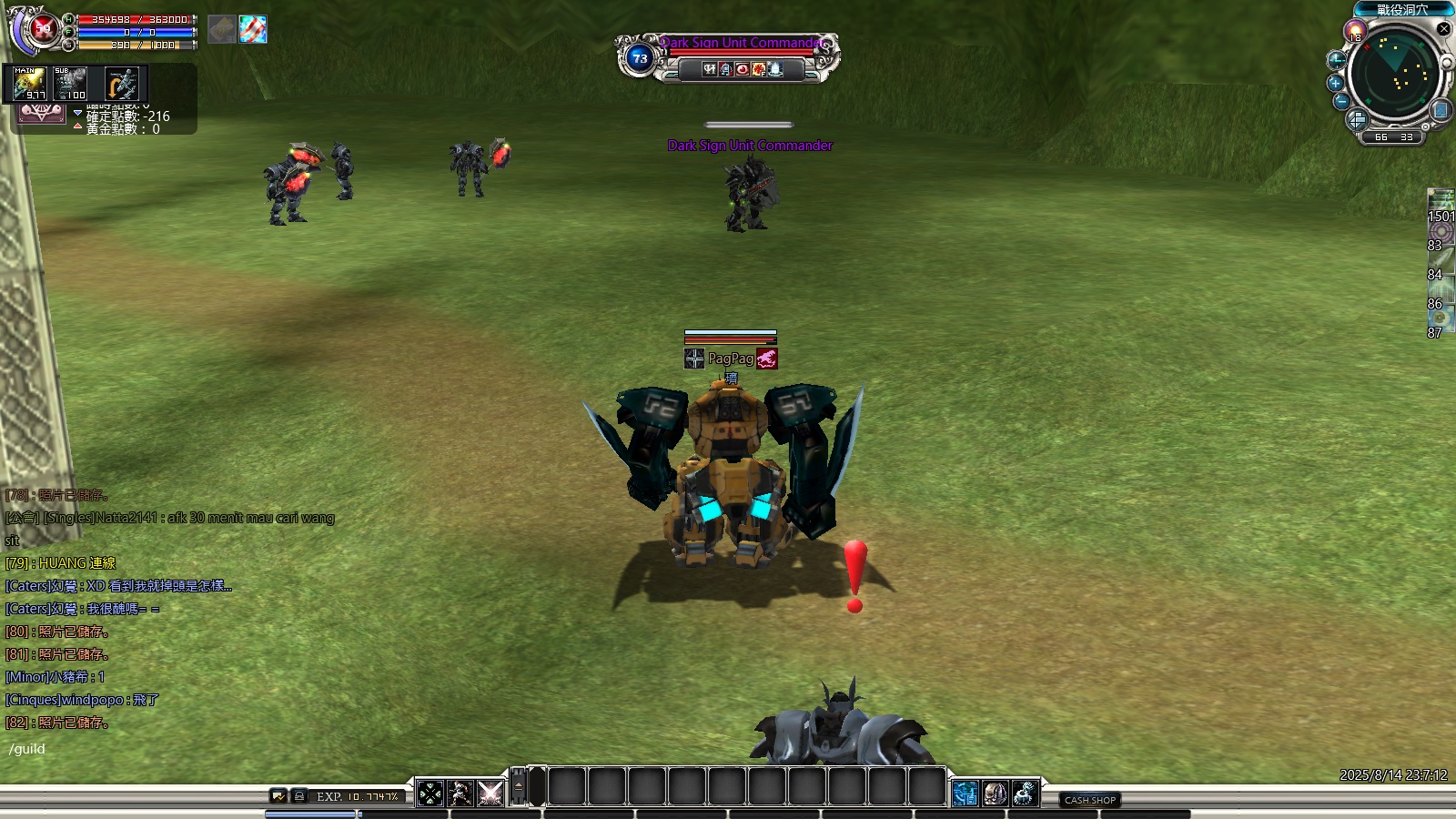Click the circular radar minimap
Image resolution: width=1456 pixels, height=819 pixels.
pyautogui.click(x=1393, y=75)
